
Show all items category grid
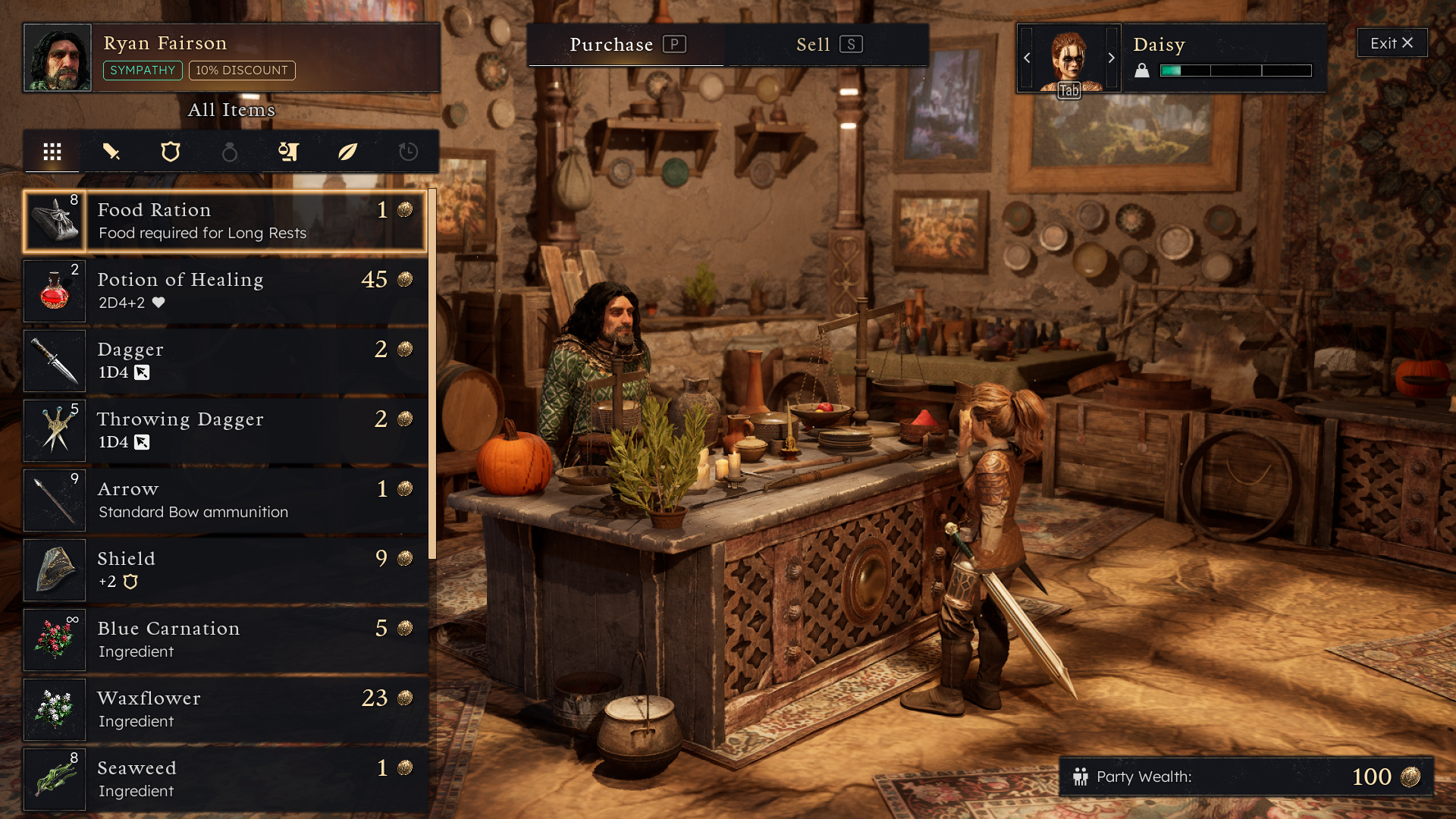pos(52,152)
